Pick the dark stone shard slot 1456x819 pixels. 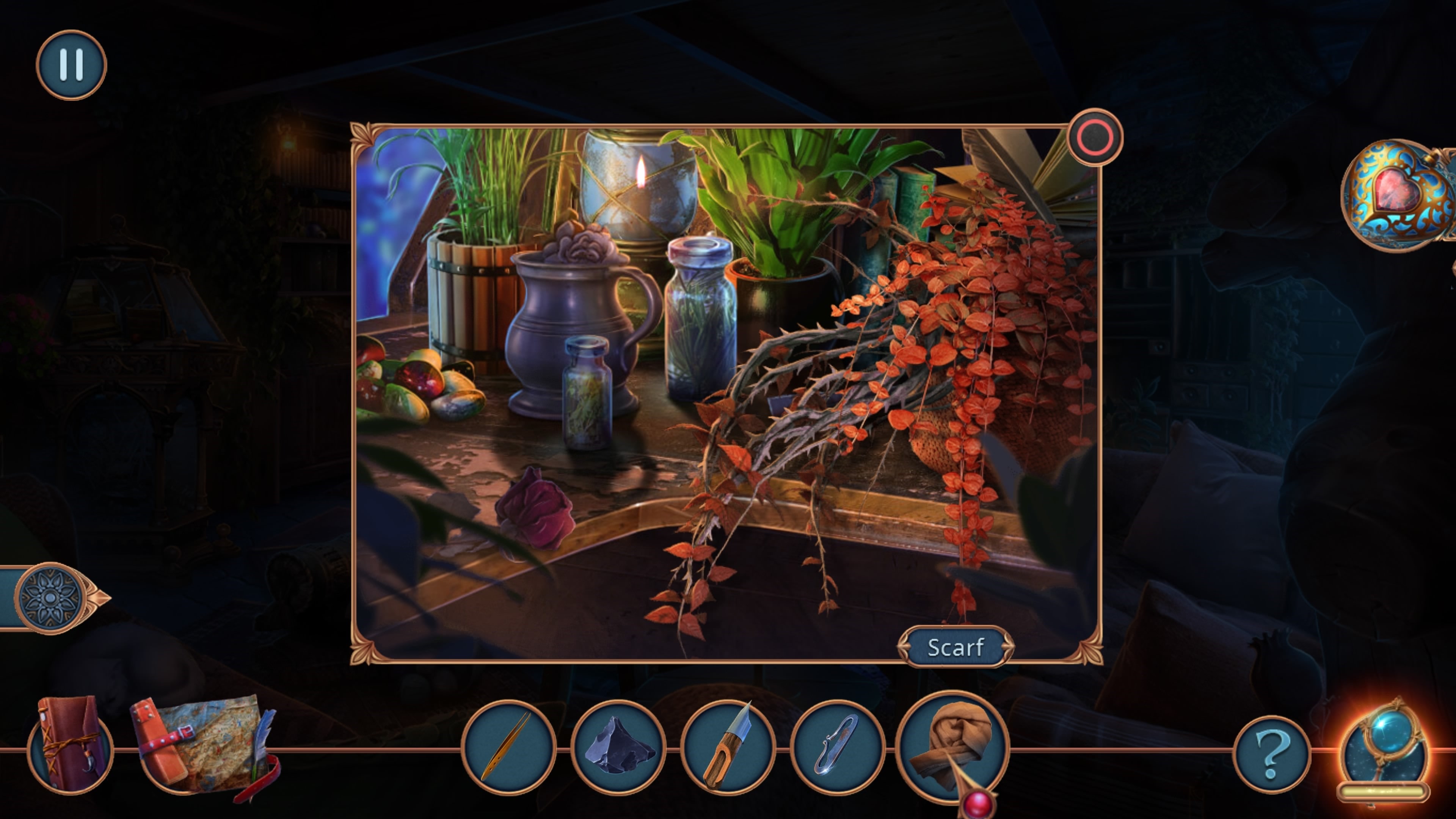coord(618,747)
